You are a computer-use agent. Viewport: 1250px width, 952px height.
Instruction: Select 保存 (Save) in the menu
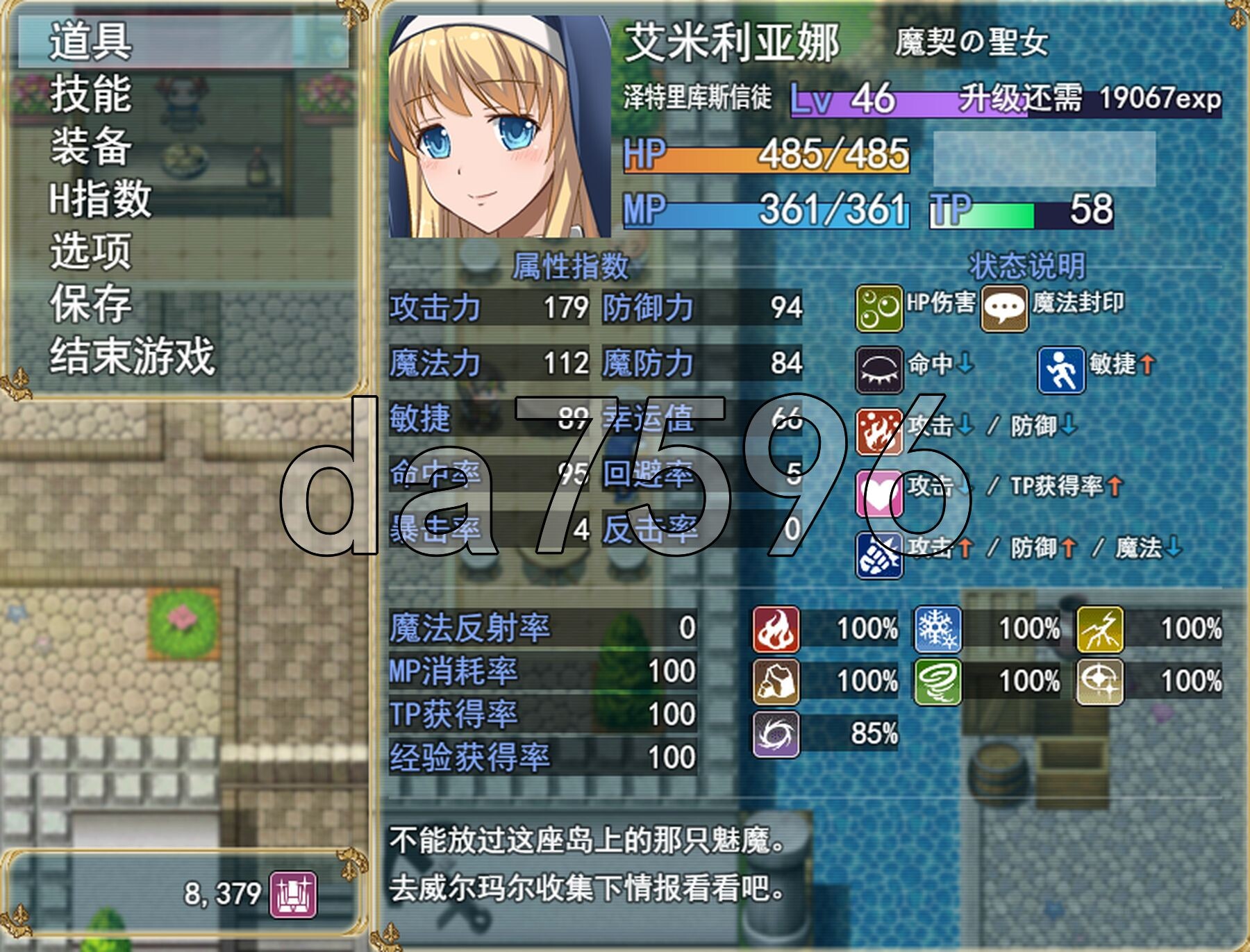pos(90,304)
